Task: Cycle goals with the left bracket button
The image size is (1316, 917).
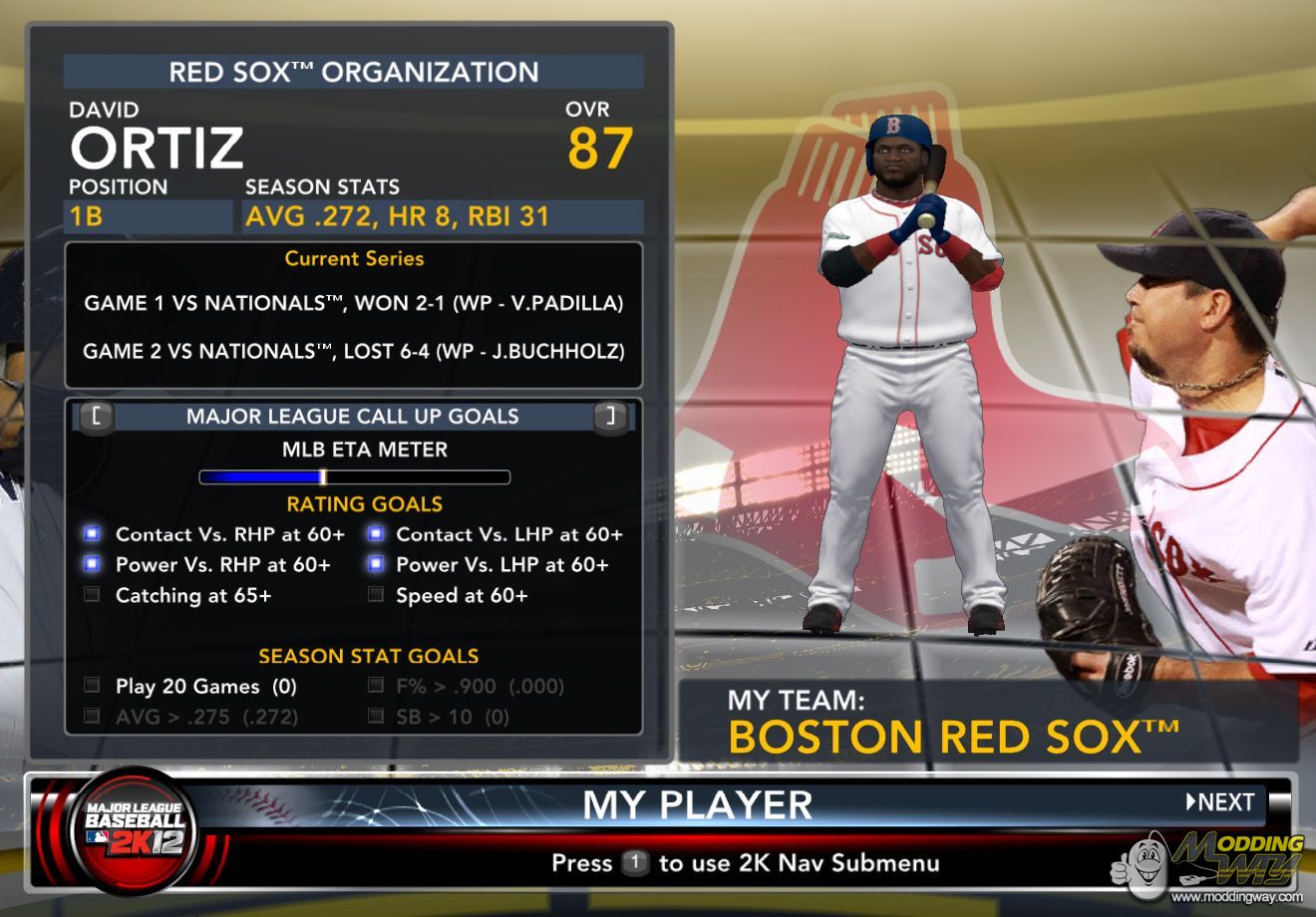Action: (x=96, y=417)
